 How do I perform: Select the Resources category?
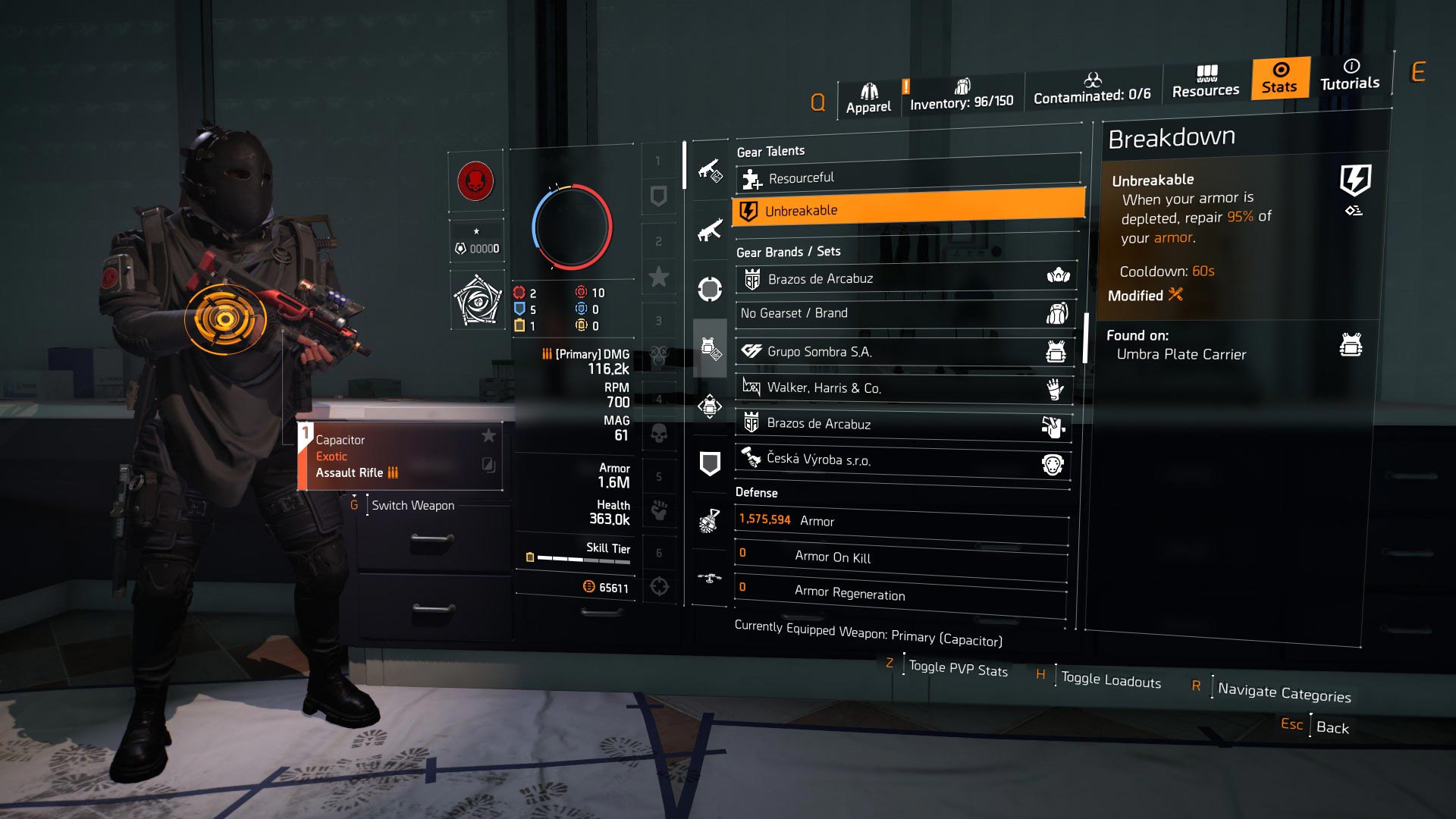coord(1205,83)
